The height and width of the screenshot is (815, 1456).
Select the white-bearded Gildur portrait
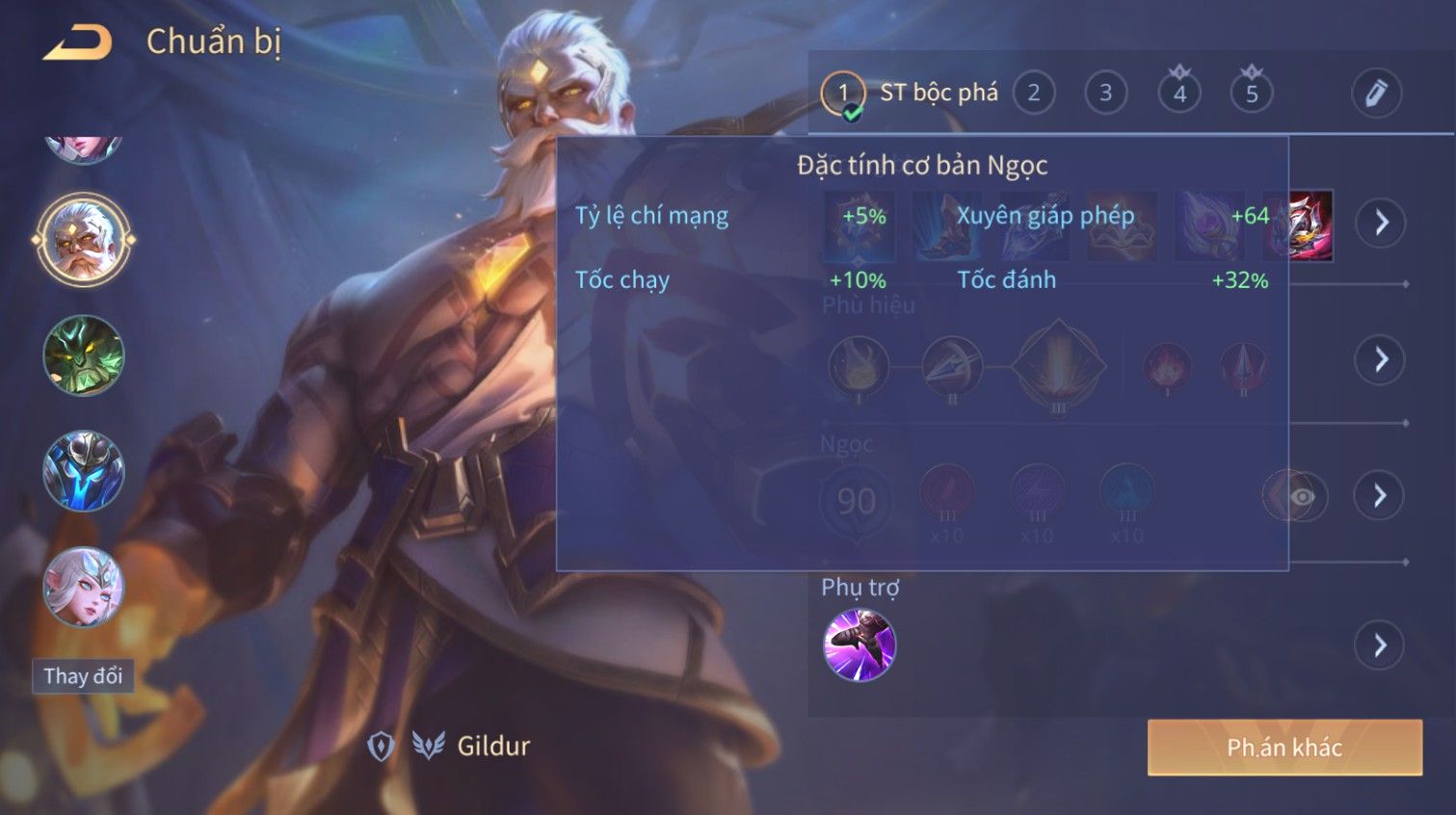84,240
